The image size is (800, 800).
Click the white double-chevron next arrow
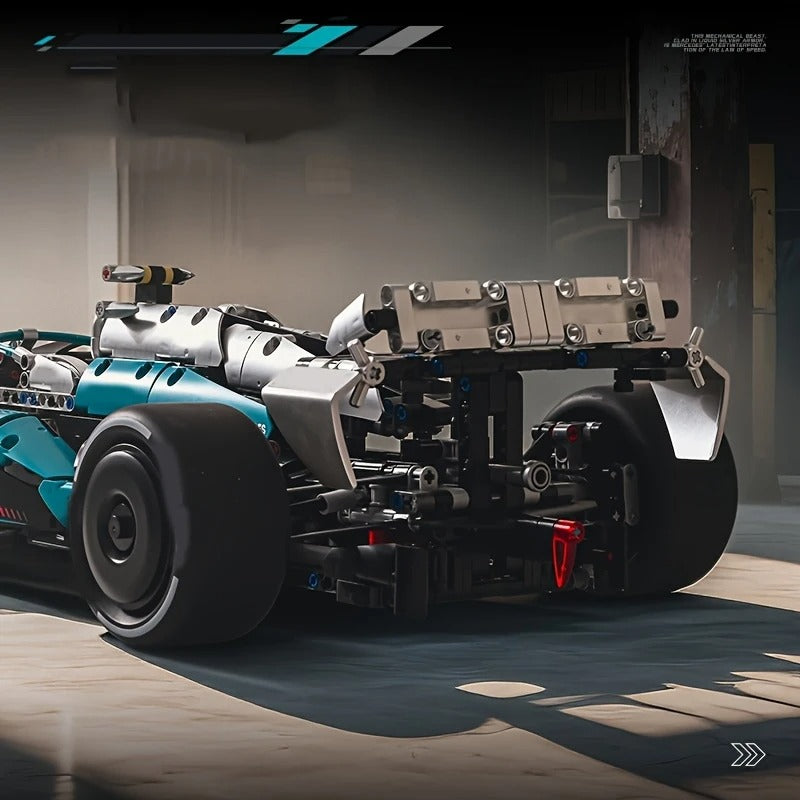point(748,754)
